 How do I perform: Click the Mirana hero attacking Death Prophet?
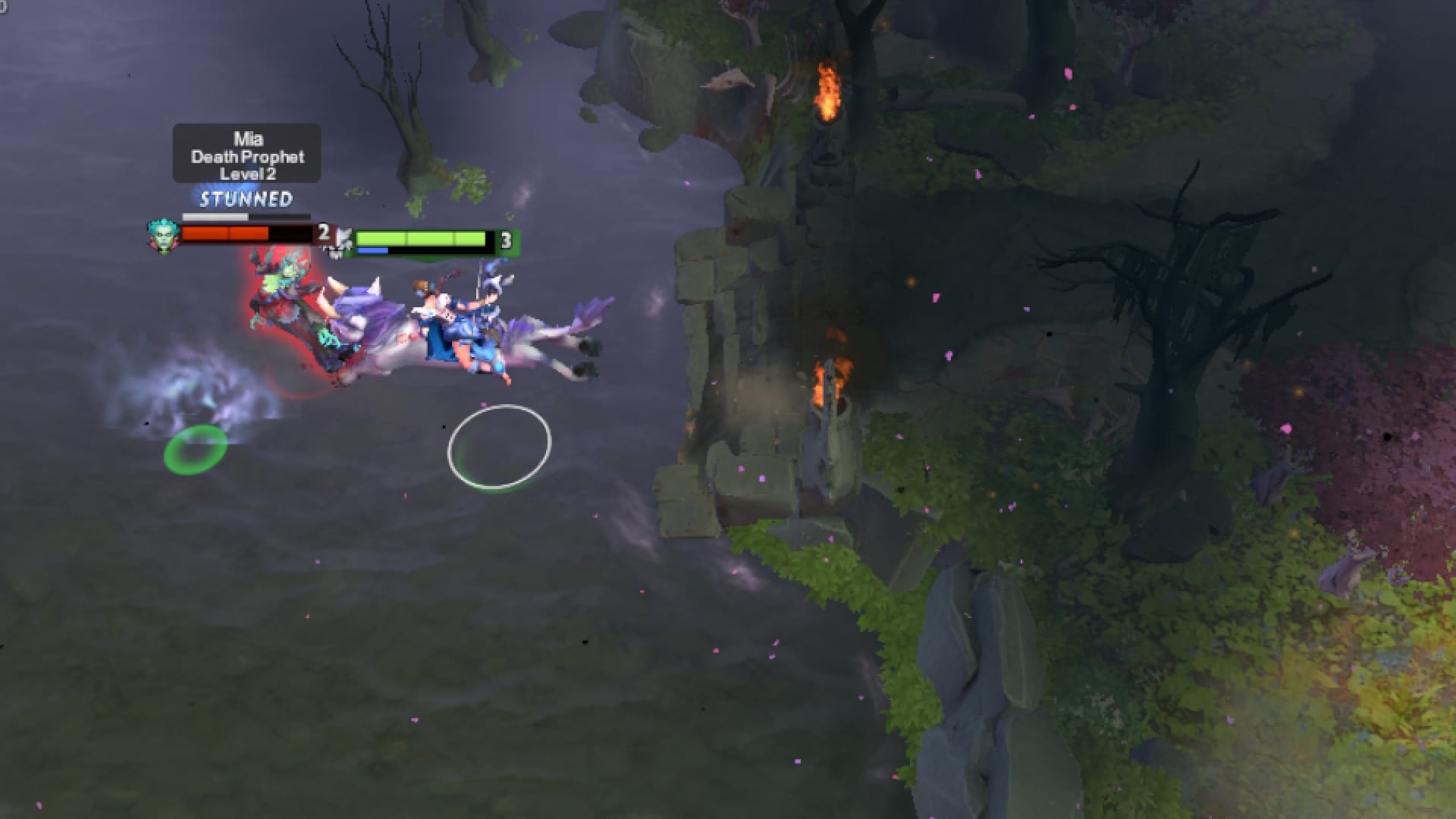pos(455,318)
